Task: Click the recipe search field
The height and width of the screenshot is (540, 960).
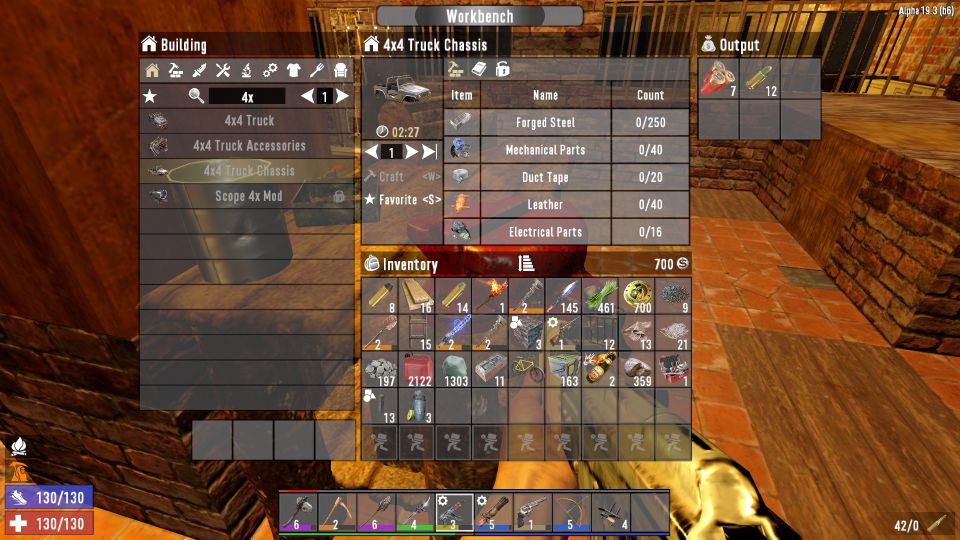Action: [x=247, y=97]
